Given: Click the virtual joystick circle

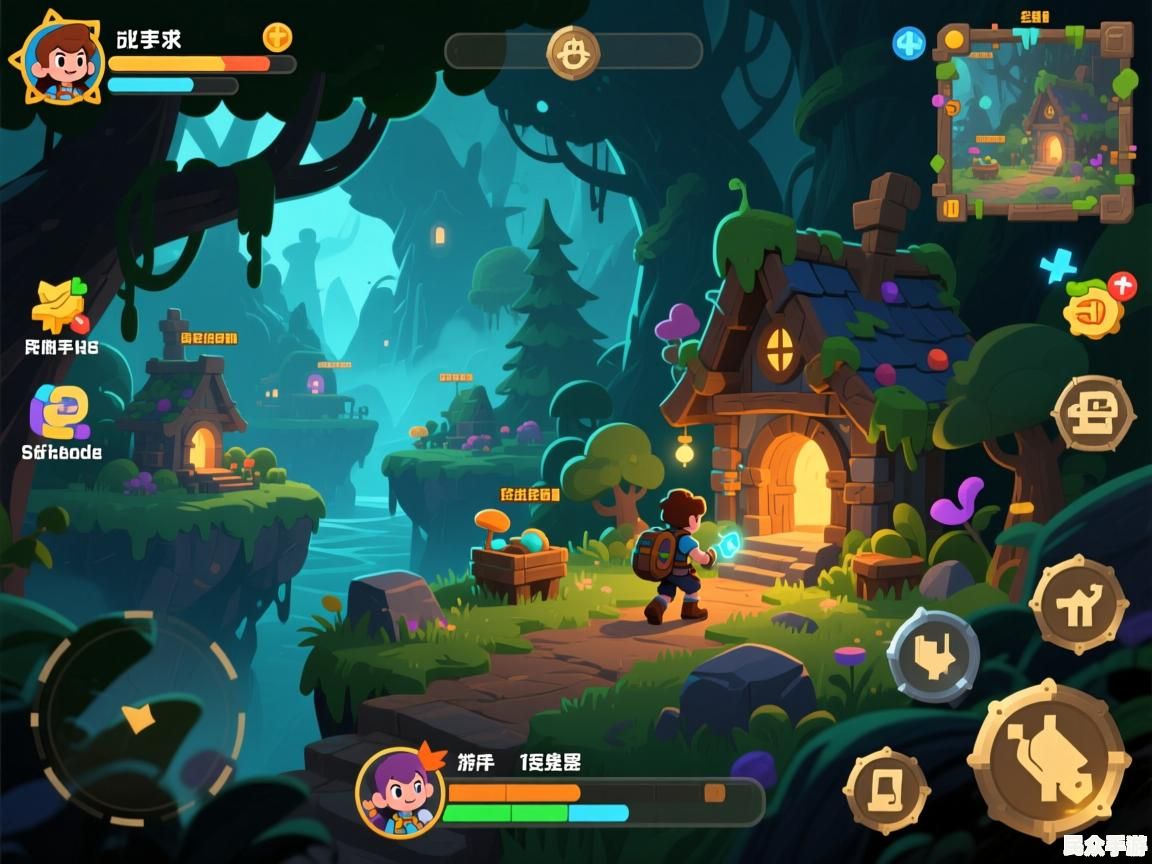Looking at the screenshot, I should coord(138,716).
